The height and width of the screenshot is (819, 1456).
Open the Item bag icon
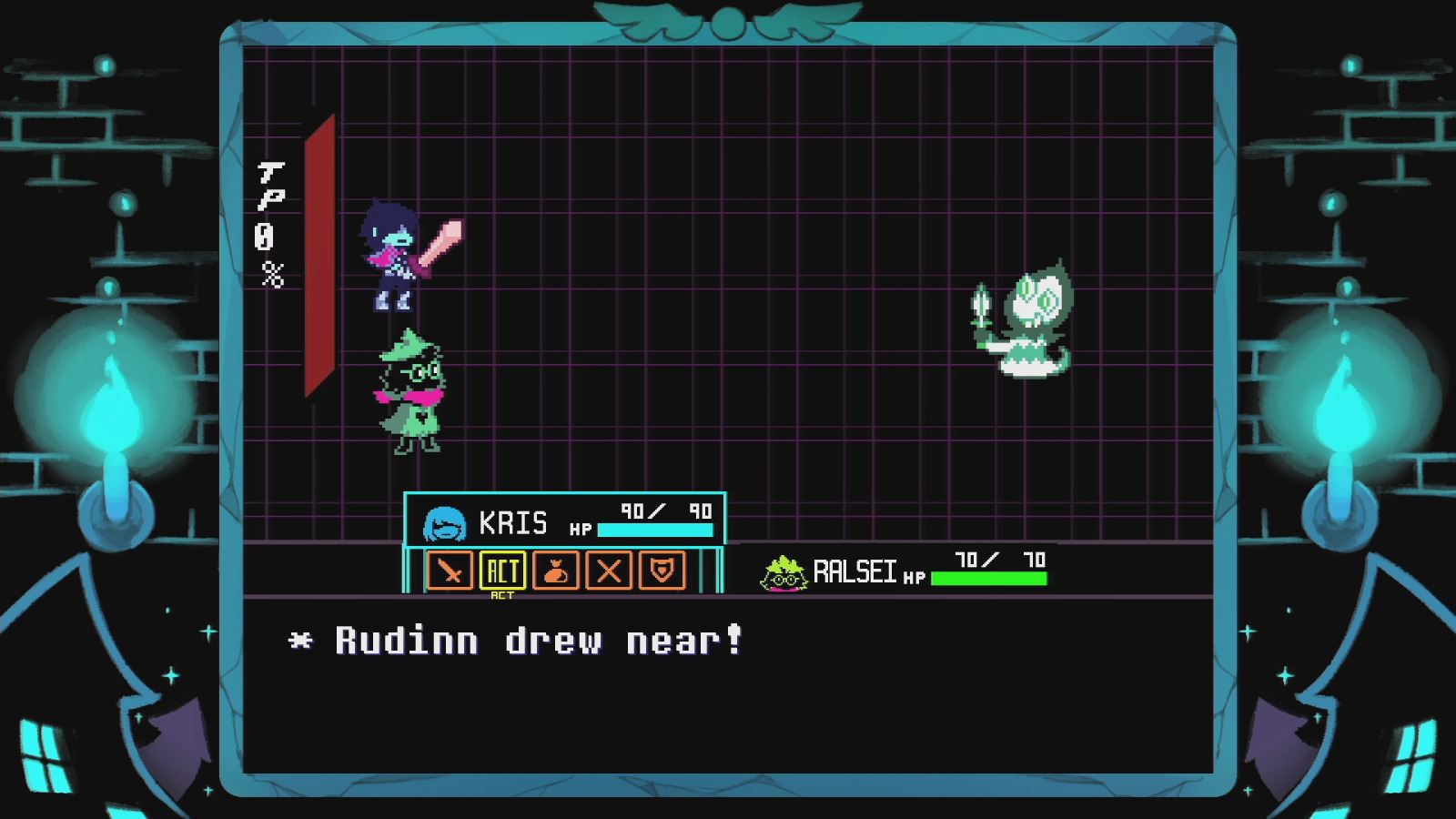pos(557,571)
